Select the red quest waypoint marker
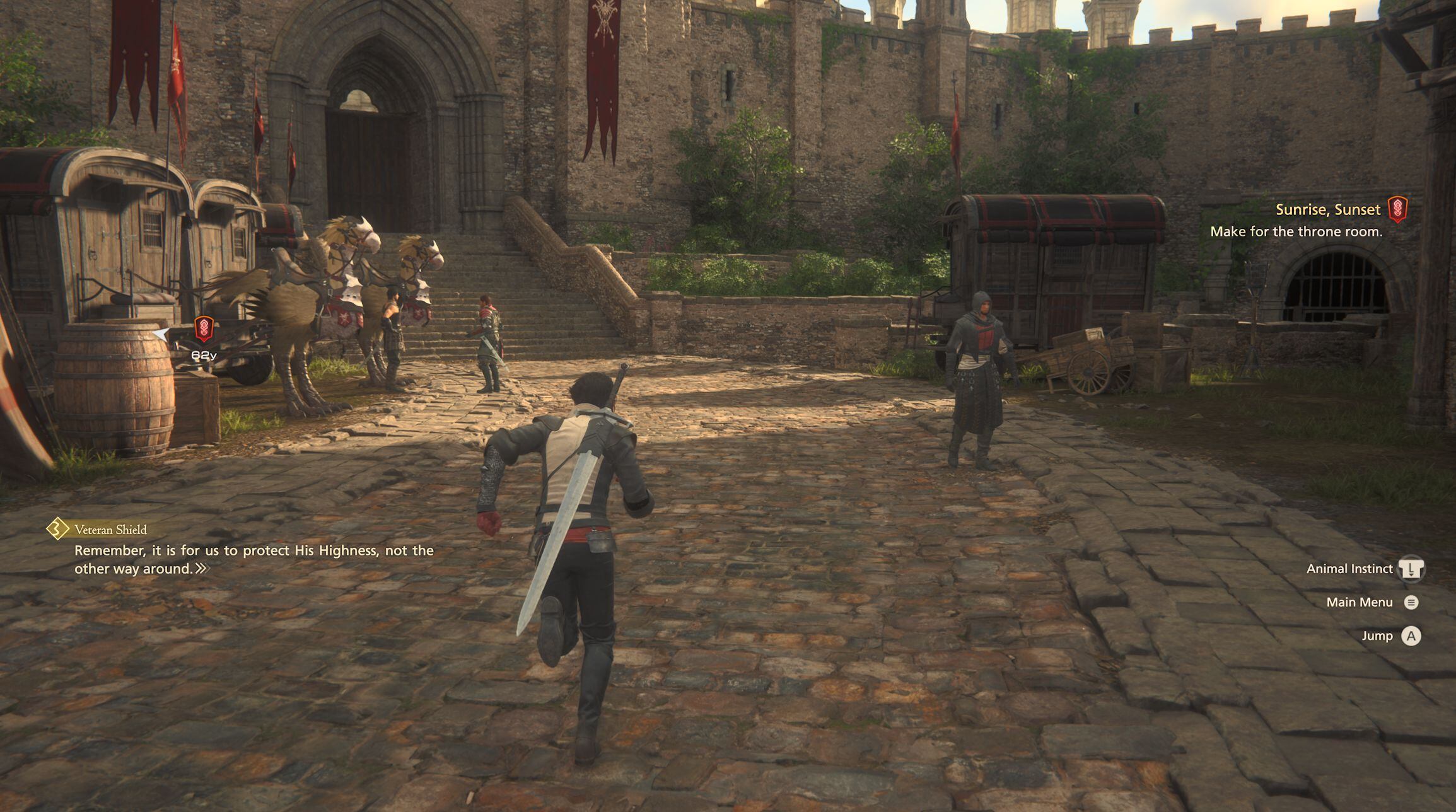The height and width of the screenshot is (812, 1456). click(204, 329)
